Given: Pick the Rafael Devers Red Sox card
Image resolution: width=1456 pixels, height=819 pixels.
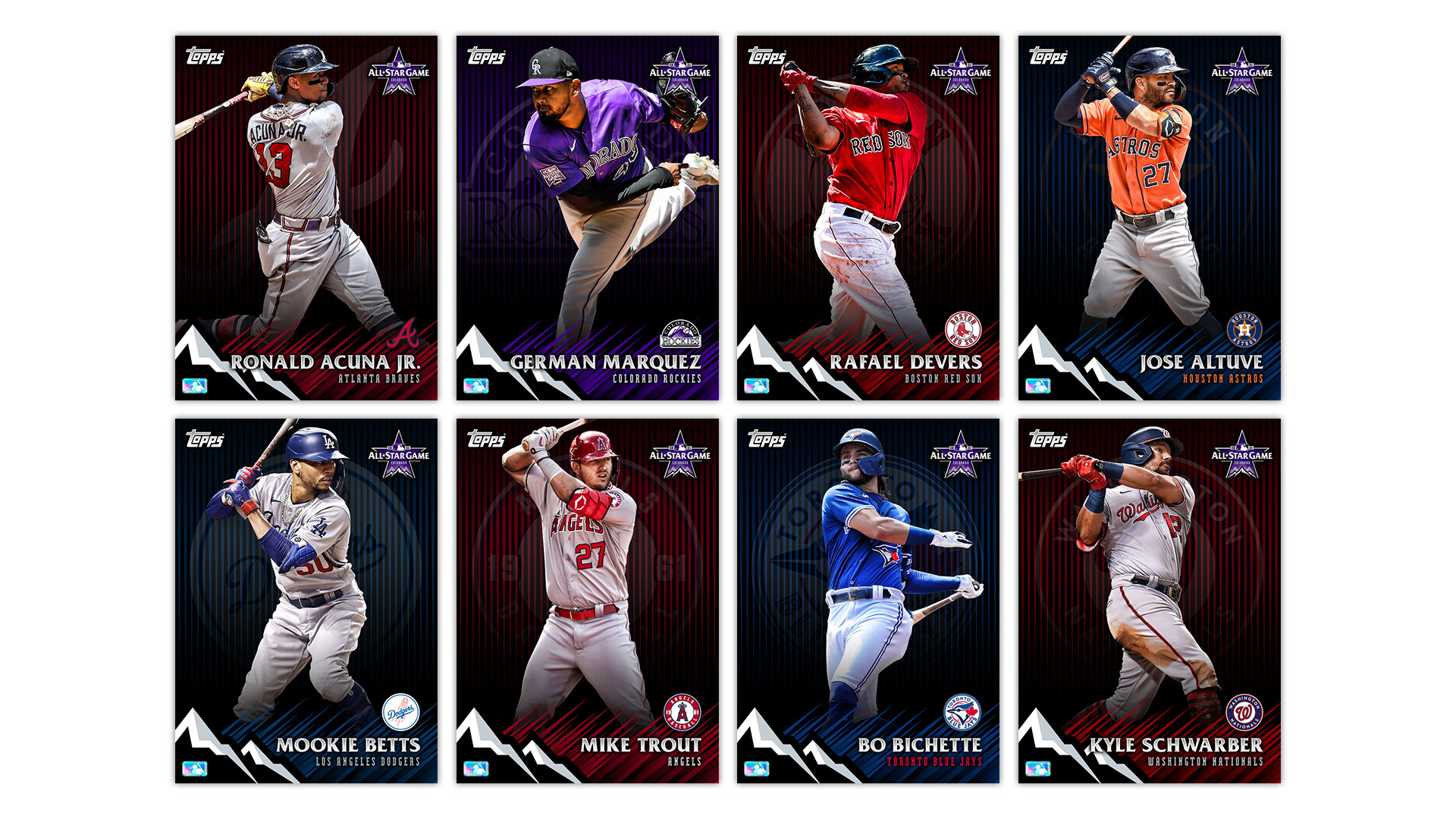Looking at the screenshot, I should [868, 218].
